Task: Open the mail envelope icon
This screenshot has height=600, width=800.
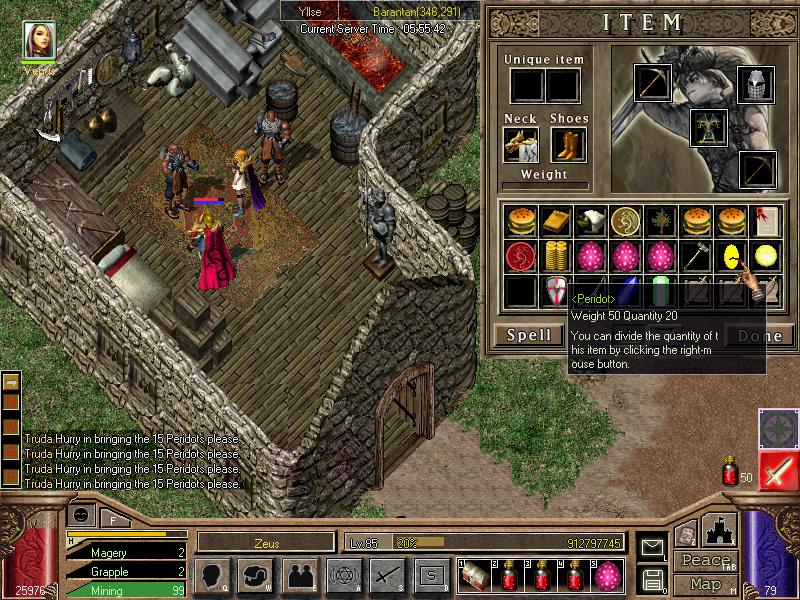Action: point(651,546)
